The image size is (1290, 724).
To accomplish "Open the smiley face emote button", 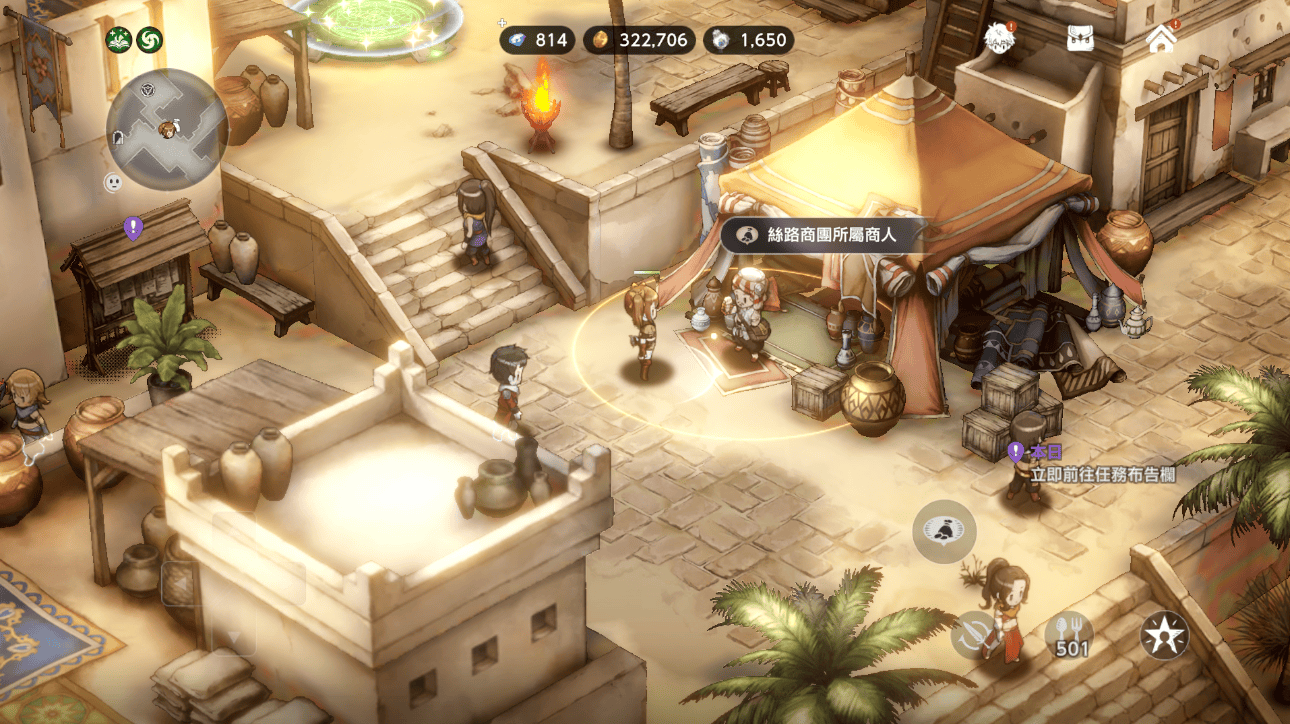I will (x=113, y=183).
